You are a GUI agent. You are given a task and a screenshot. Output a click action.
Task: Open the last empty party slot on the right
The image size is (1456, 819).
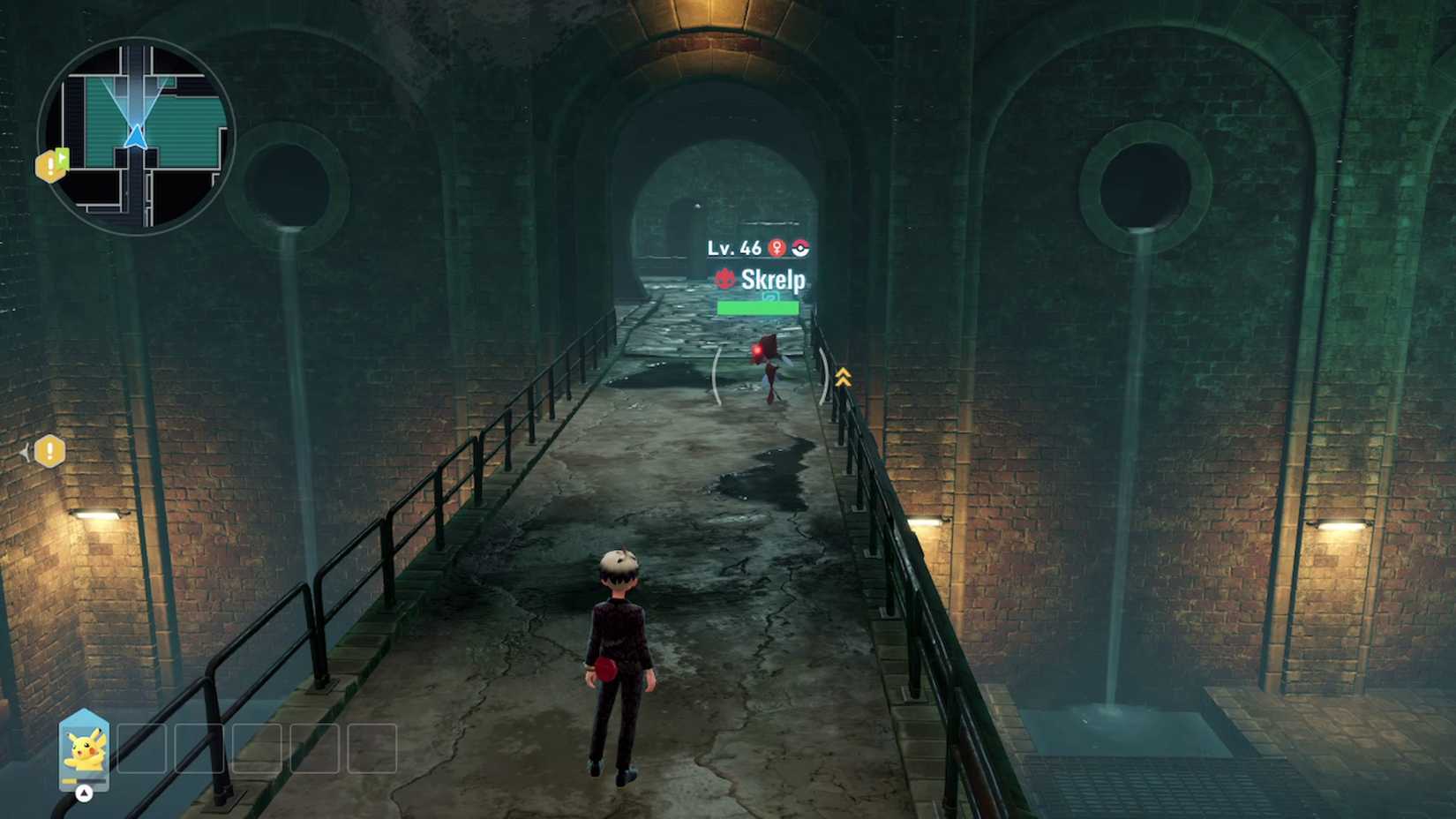tap(371, 748)
